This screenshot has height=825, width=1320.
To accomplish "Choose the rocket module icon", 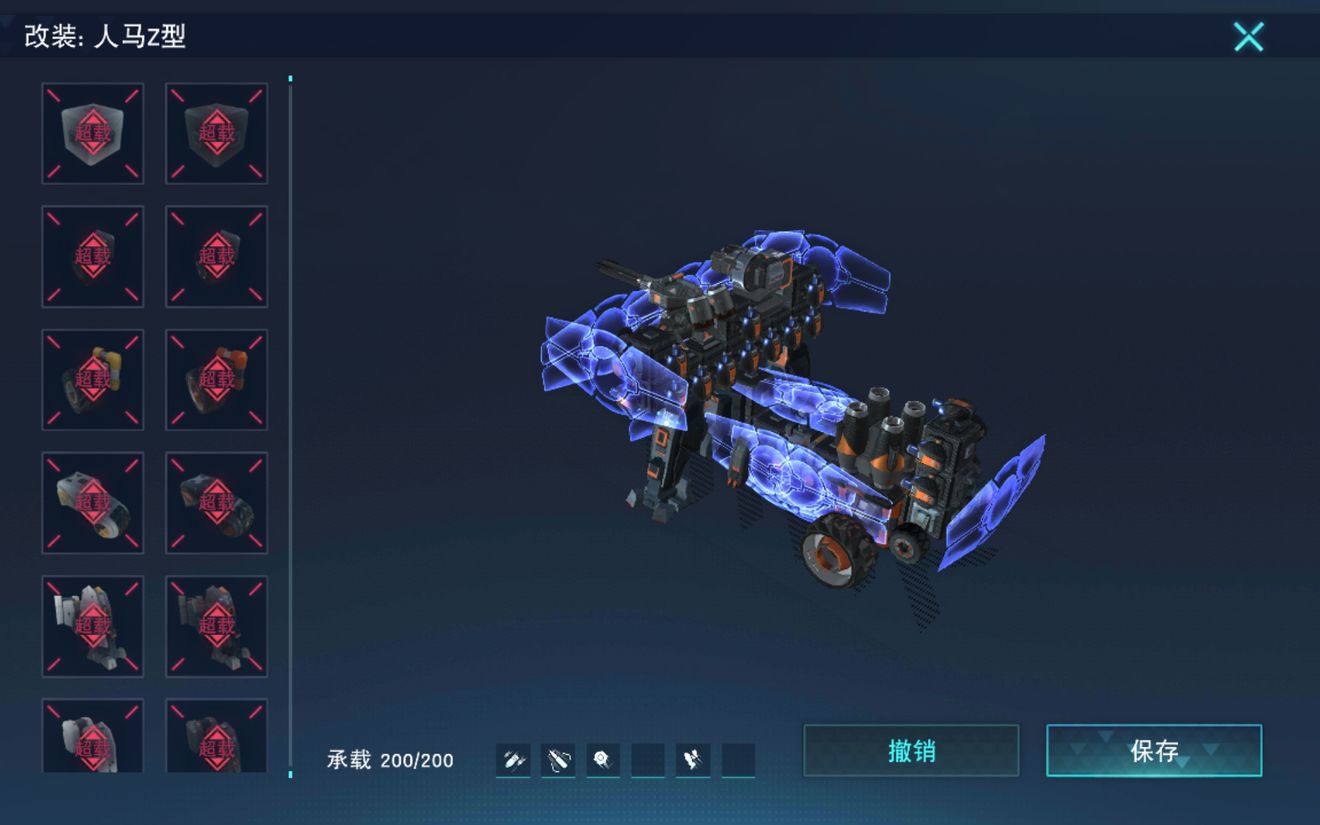I will coord(692,761).
